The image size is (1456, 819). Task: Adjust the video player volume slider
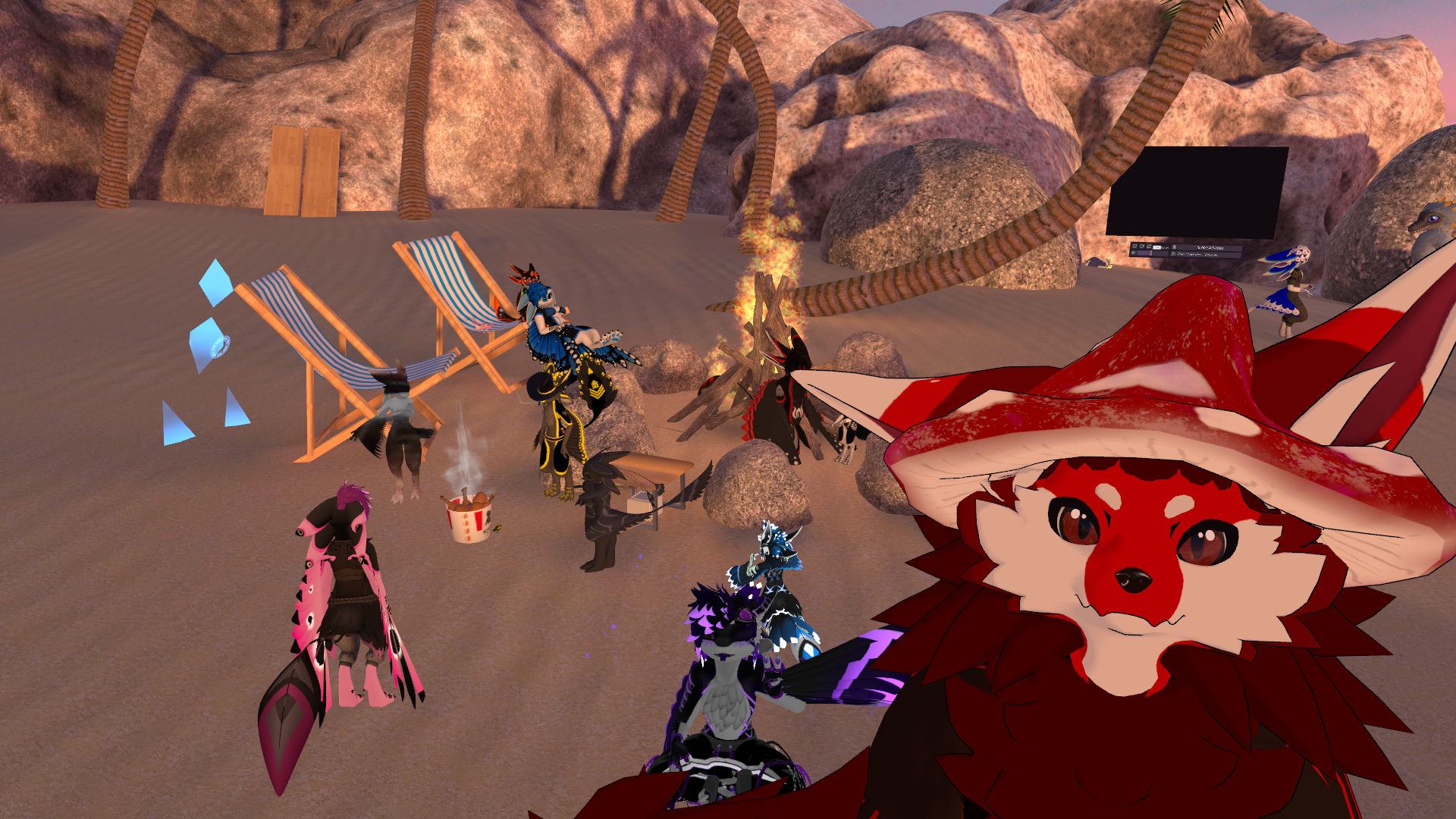tap(1151, 253)
